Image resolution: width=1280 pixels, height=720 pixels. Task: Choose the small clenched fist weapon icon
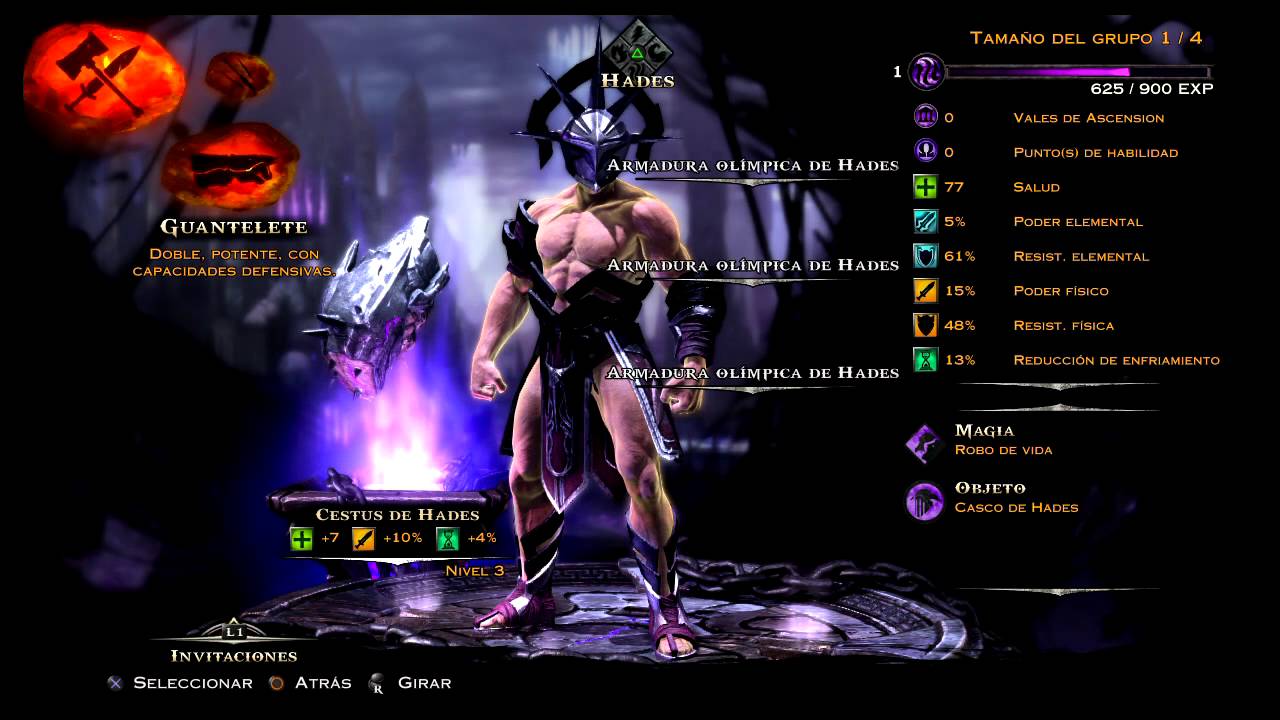tap(240, 74)
